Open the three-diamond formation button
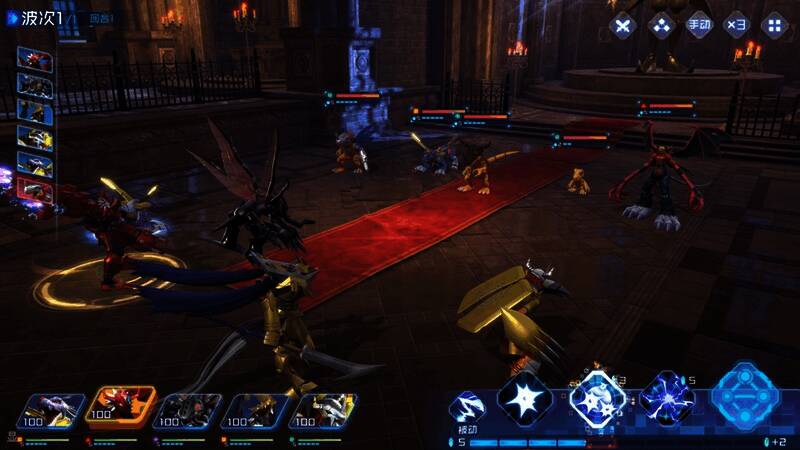This screenshot has height=450, width=800. pyautogui.click(x=661, y=26)
